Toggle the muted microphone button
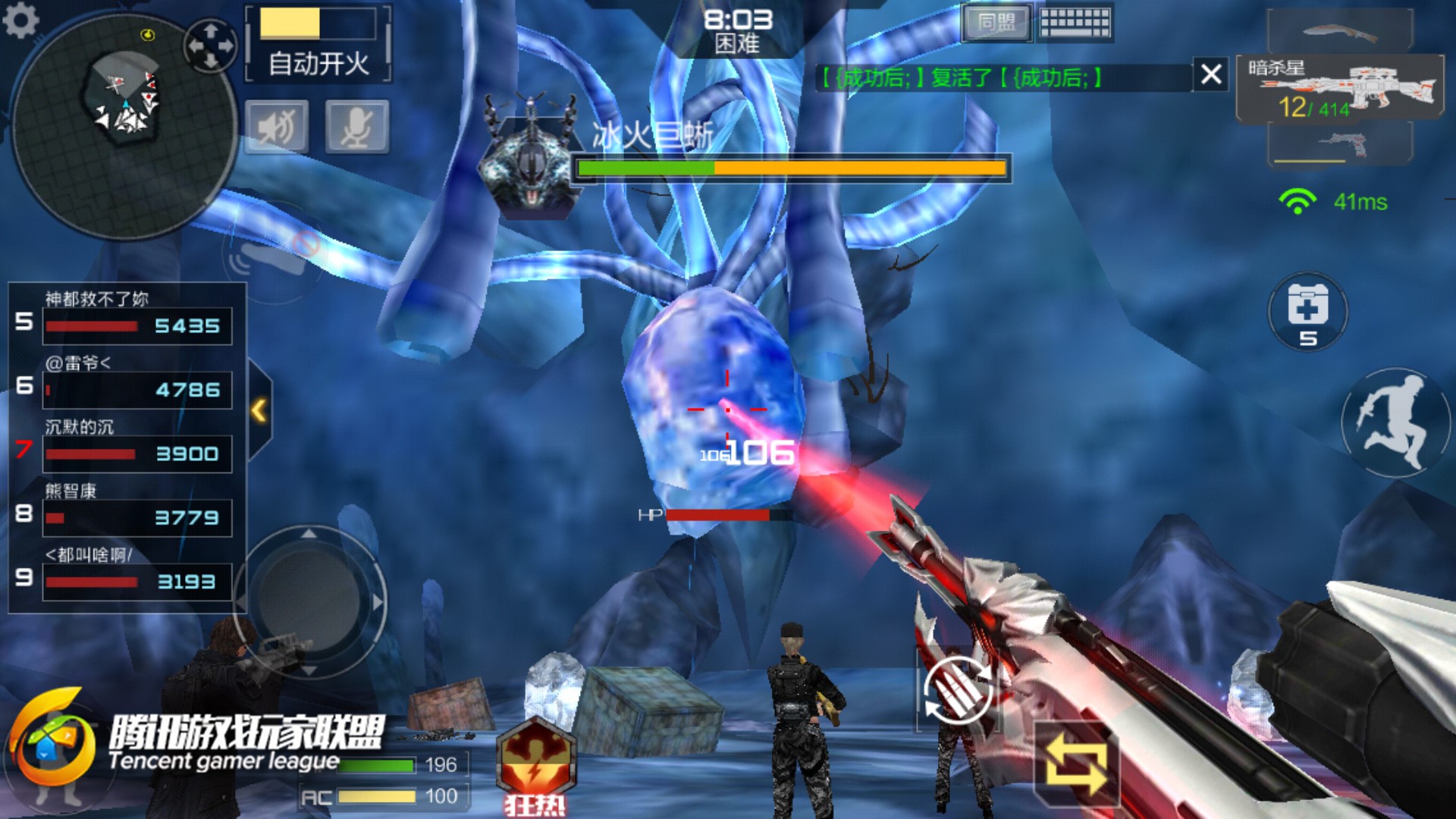1456x819 pixels. coord(357,127)
